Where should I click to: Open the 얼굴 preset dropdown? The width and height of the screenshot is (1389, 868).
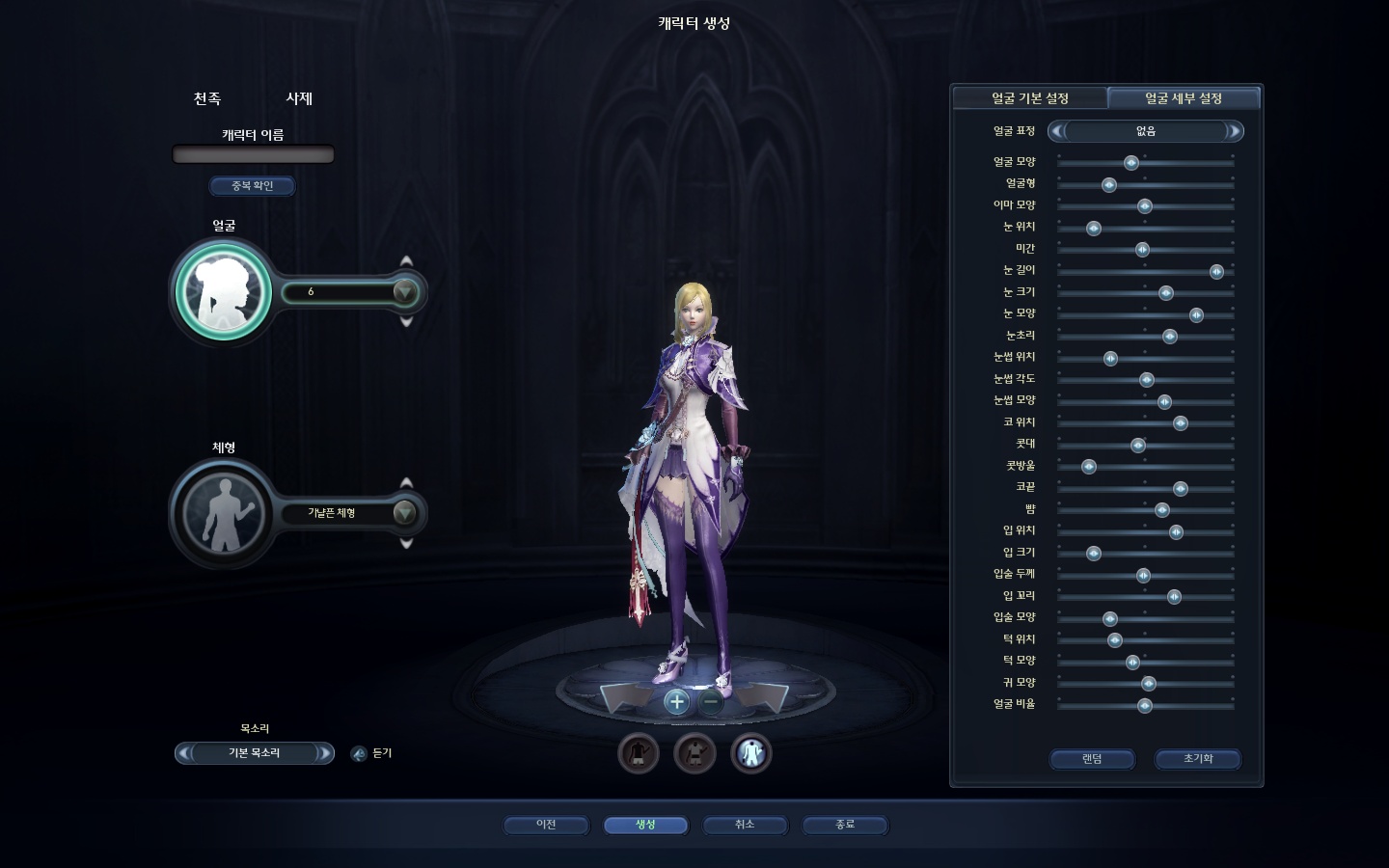[x=404, y=291]
